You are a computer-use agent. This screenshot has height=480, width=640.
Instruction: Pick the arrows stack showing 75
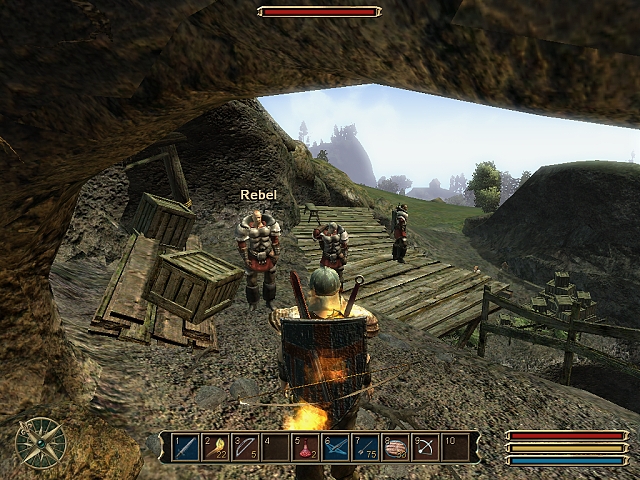click(x=366, y=447)
